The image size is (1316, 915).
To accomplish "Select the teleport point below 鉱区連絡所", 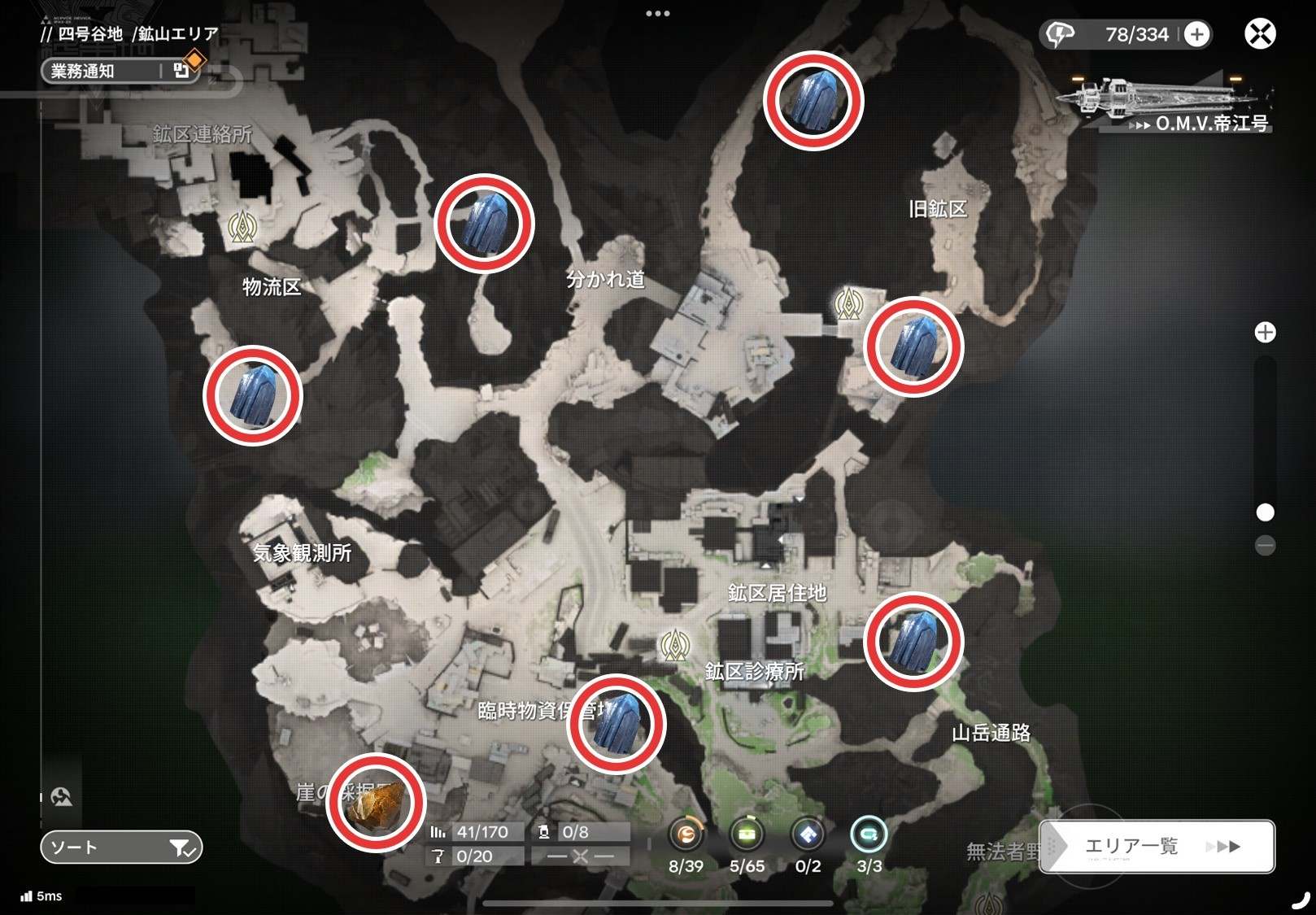I will point(242,227).
